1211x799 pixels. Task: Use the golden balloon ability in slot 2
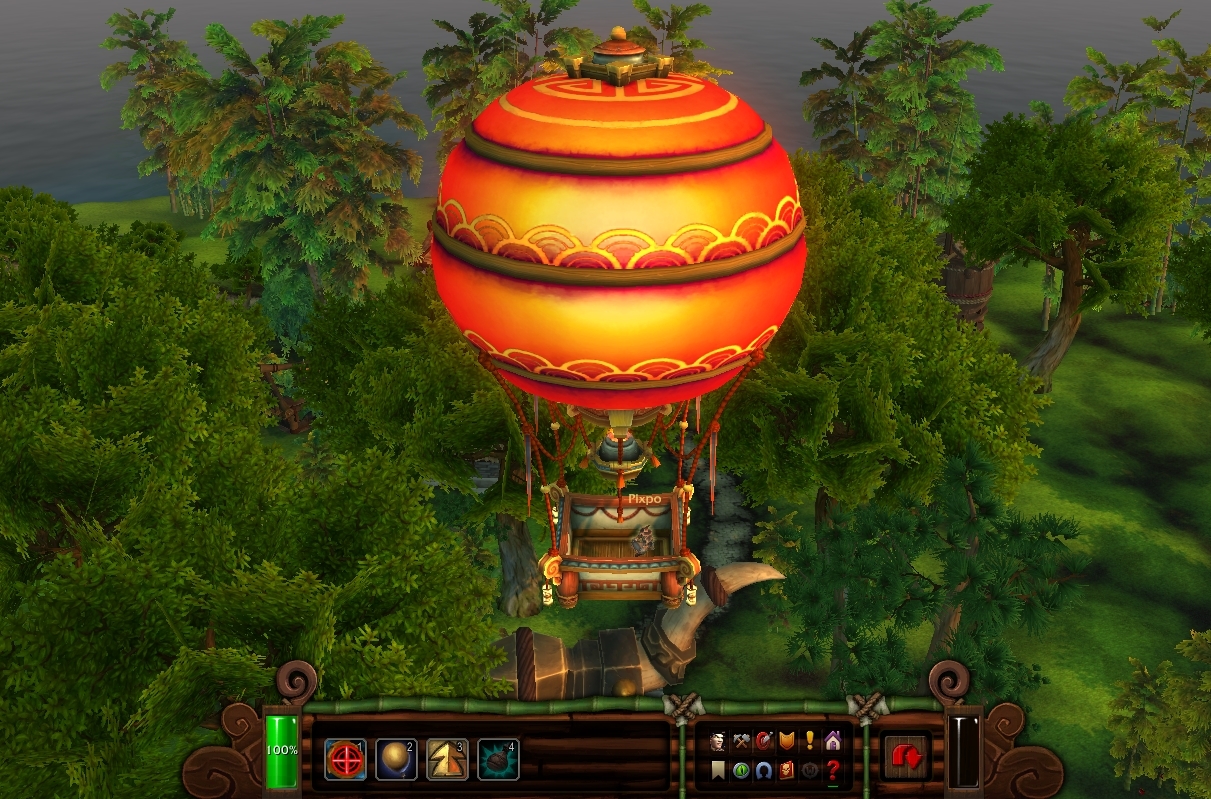pyautogui.click(x=396, y=761)
